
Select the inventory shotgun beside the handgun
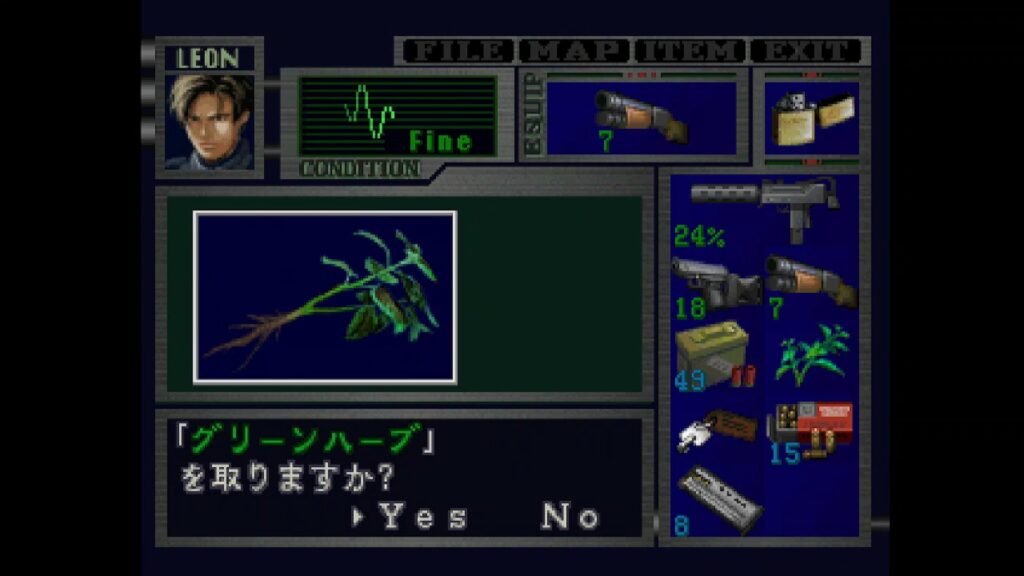pyautogui.click(x=811, y=283)
